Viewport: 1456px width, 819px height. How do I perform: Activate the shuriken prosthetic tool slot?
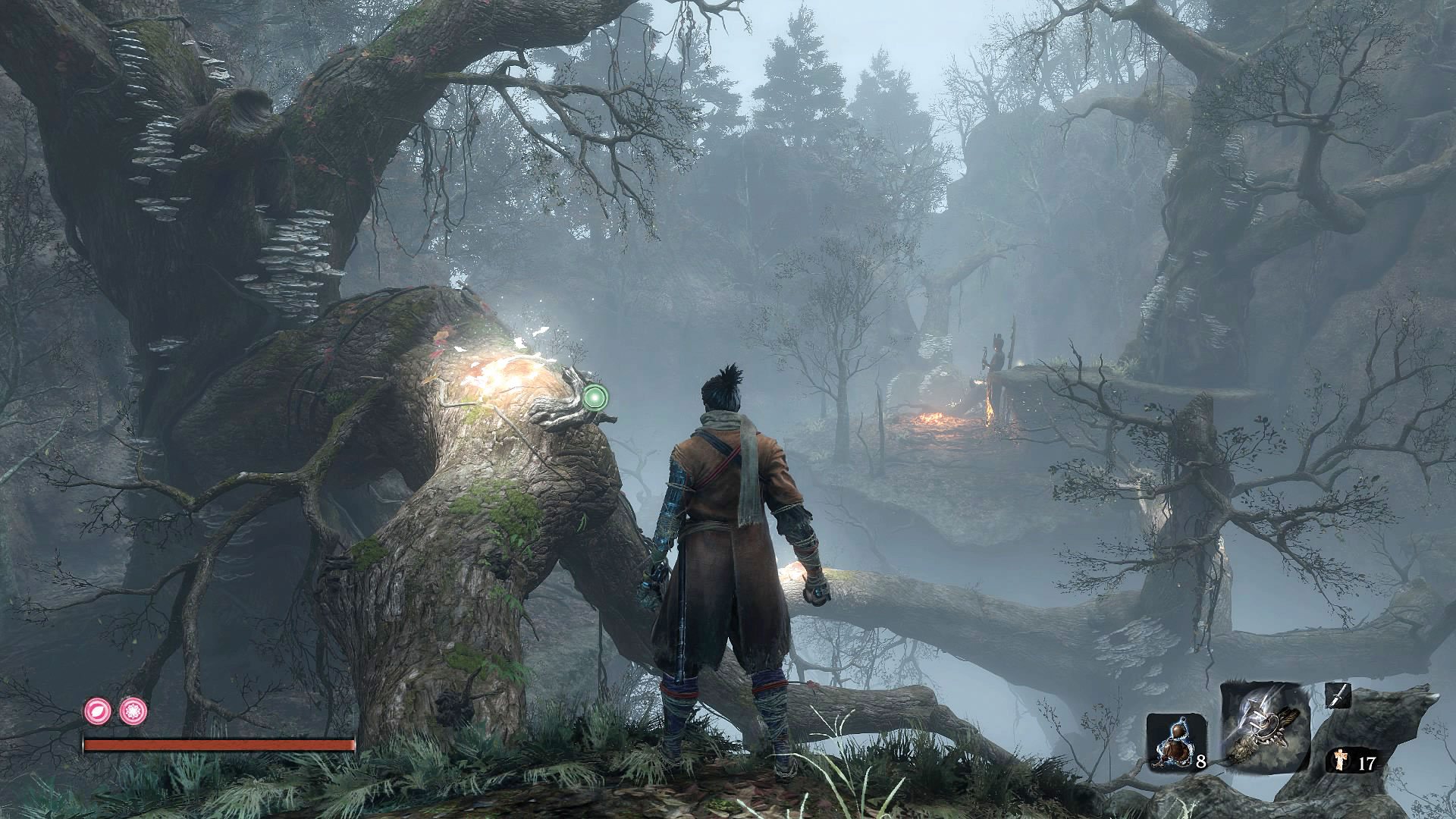1265,726
